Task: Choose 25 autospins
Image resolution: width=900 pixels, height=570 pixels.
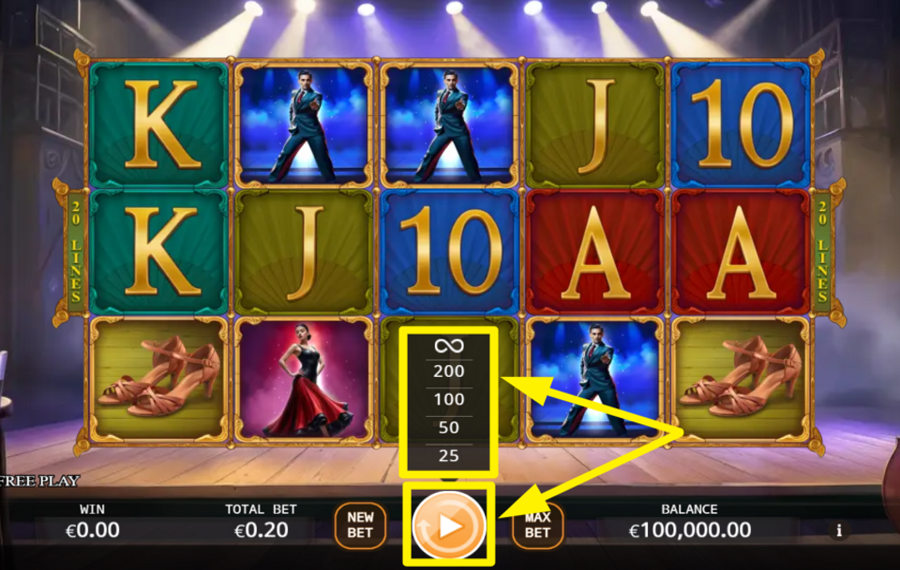Action: 448,457
